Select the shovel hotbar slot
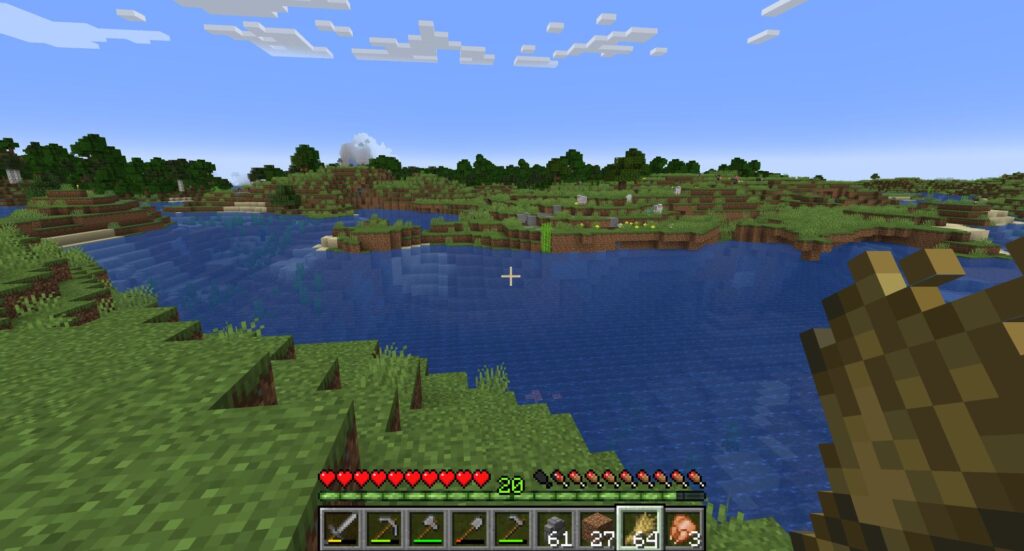This screenshot has height=551, width=1024. click(x=469, y=527)
